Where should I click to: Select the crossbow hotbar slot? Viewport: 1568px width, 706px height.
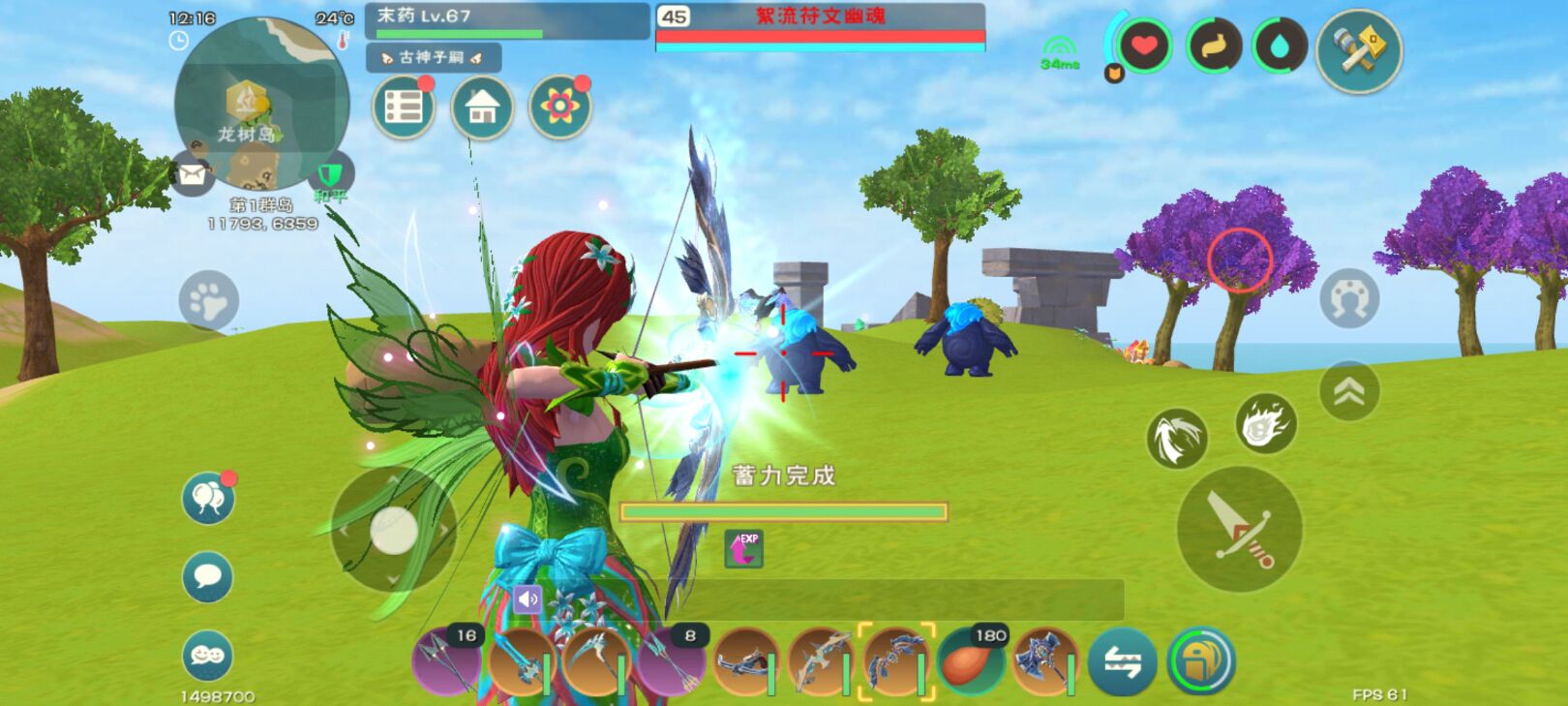point(745,662)
